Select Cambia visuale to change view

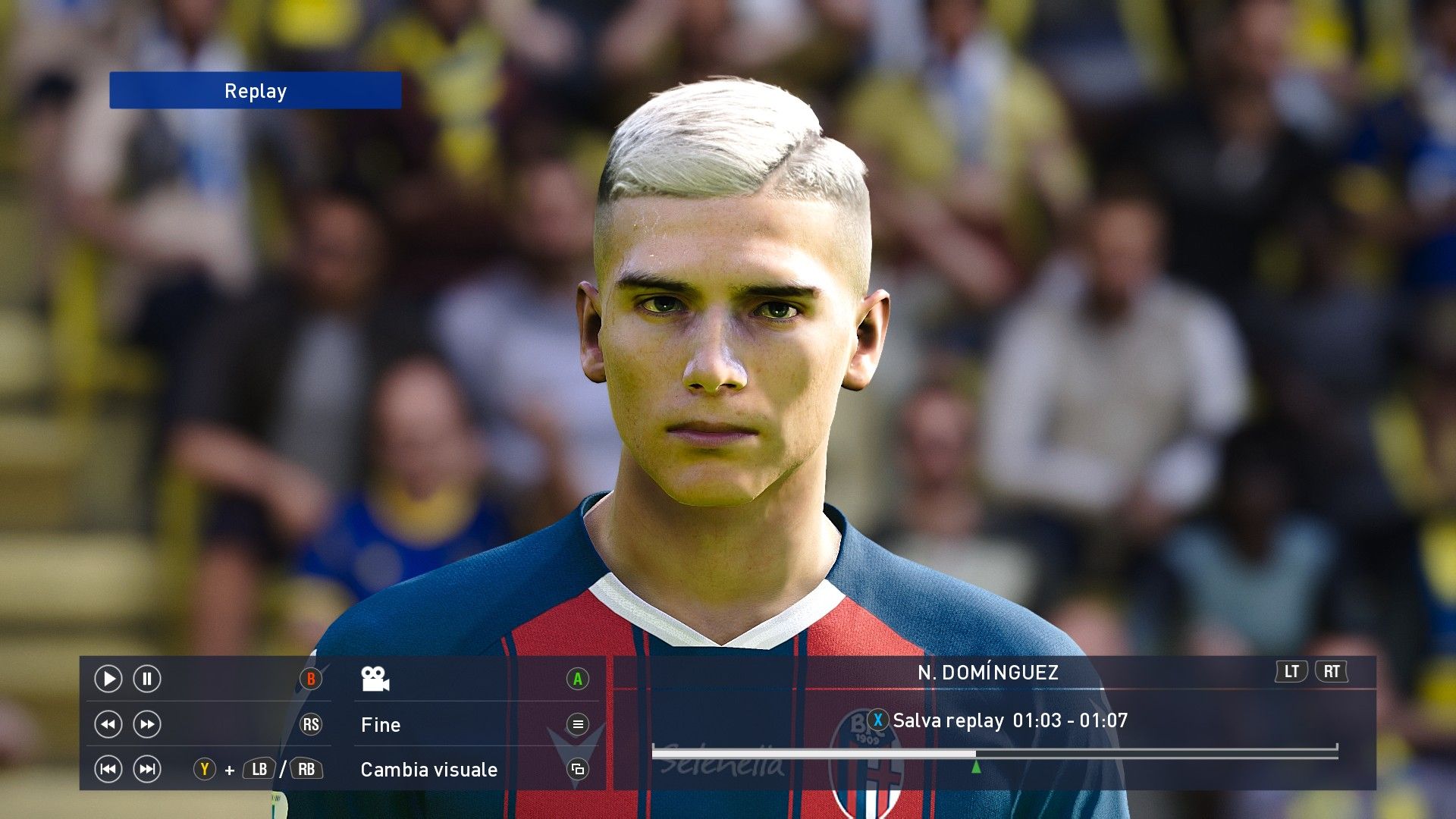point(429,770)
